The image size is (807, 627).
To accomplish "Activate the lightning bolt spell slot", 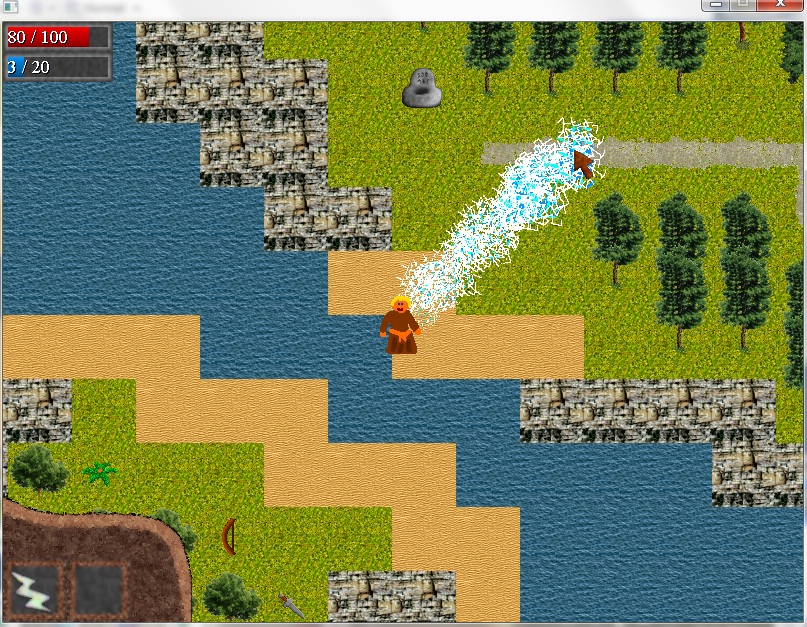I will coord(35,589).
